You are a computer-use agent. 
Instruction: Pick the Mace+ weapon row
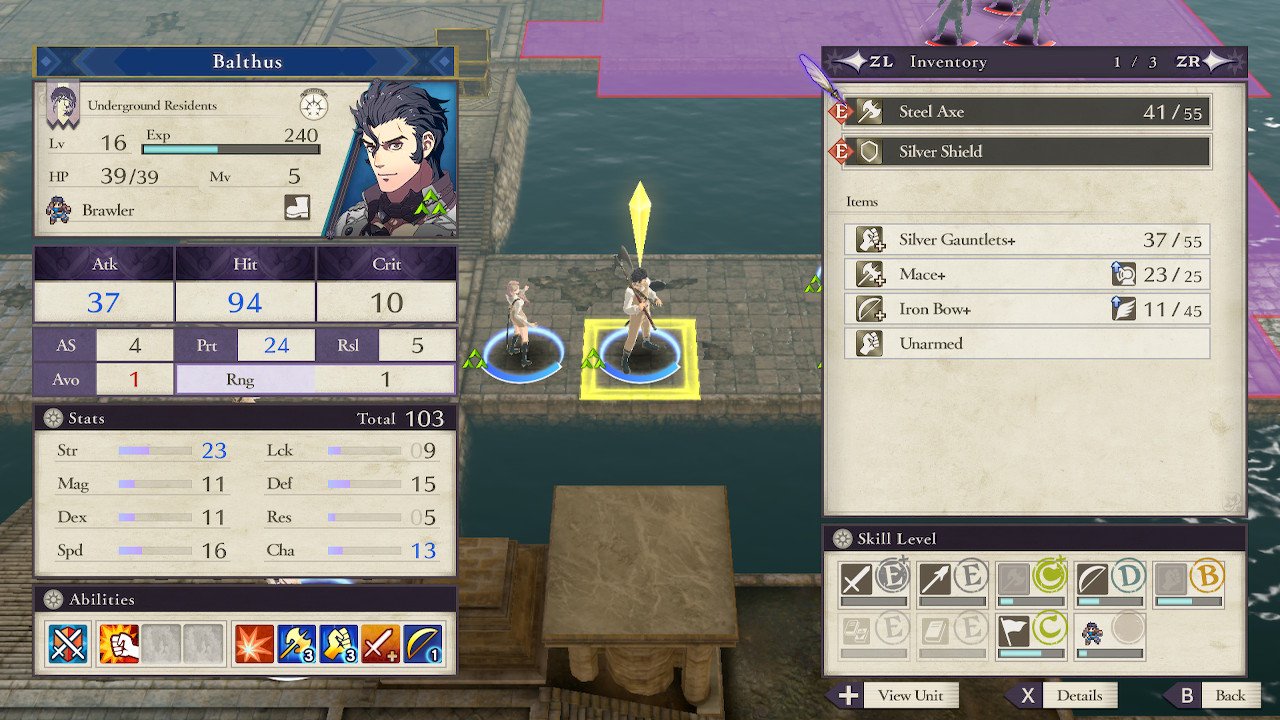pyautogui.click(x=1027, y=275)
